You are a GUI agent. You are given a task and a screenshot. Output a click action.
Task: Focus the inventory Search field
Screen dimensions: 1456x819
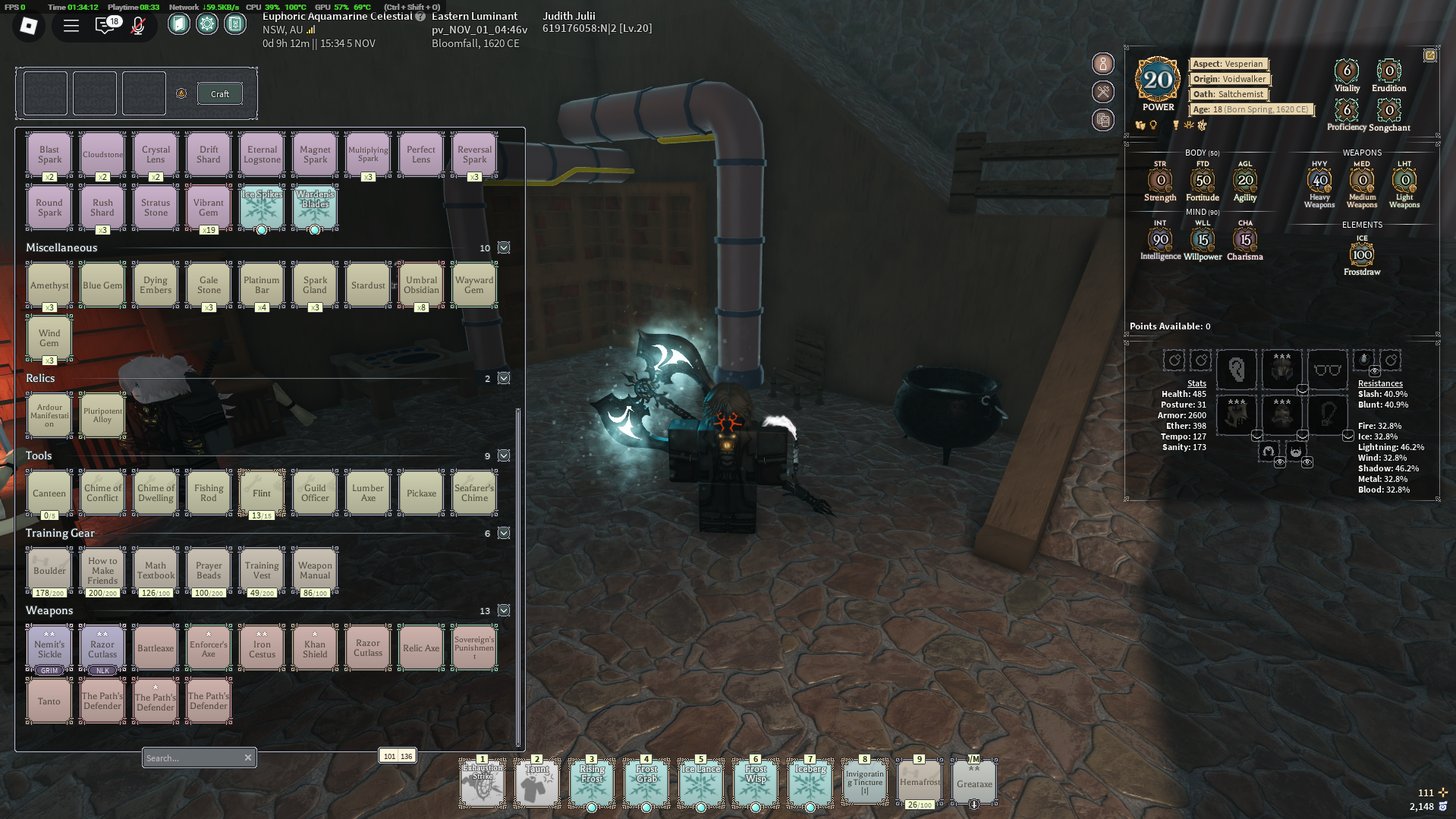click(192, 758)
